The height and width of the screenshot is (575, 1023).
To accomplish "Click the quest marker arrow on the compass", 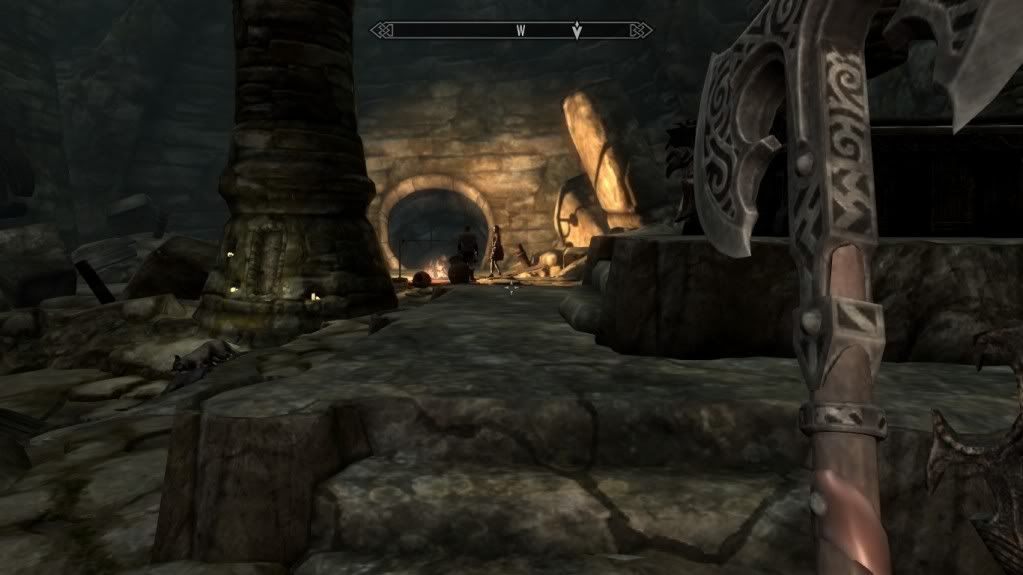I will click(x=577, y=30).
